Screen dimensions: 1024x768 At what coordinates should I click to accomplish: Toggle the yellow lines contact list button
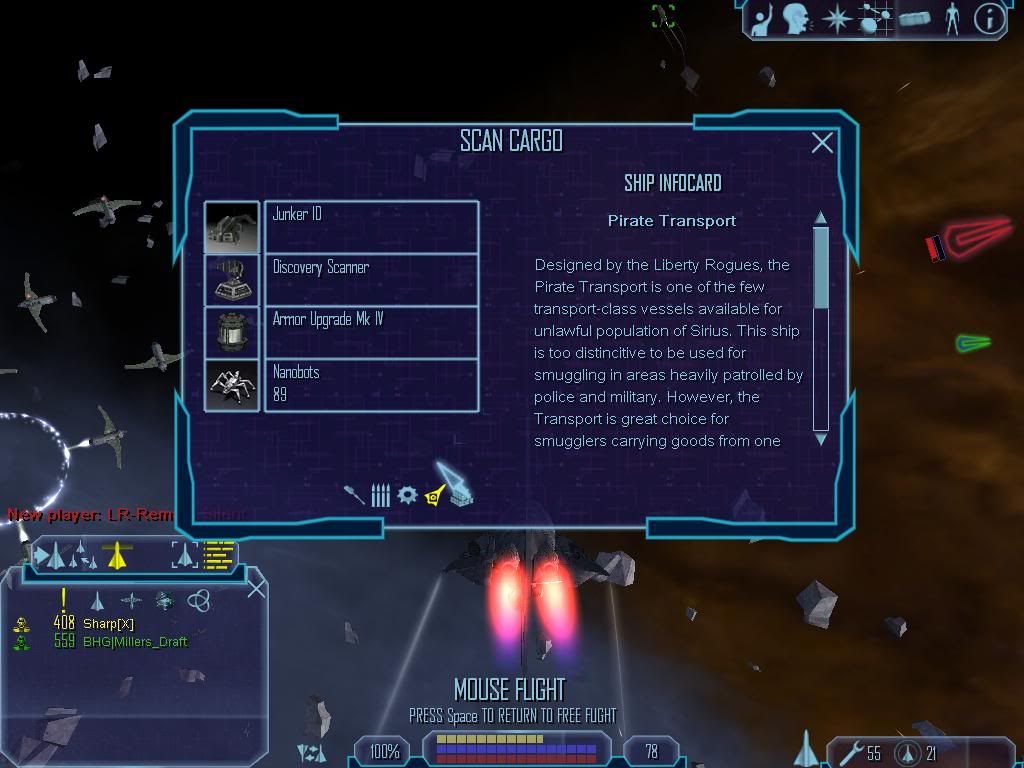click(x=219, y=554)
